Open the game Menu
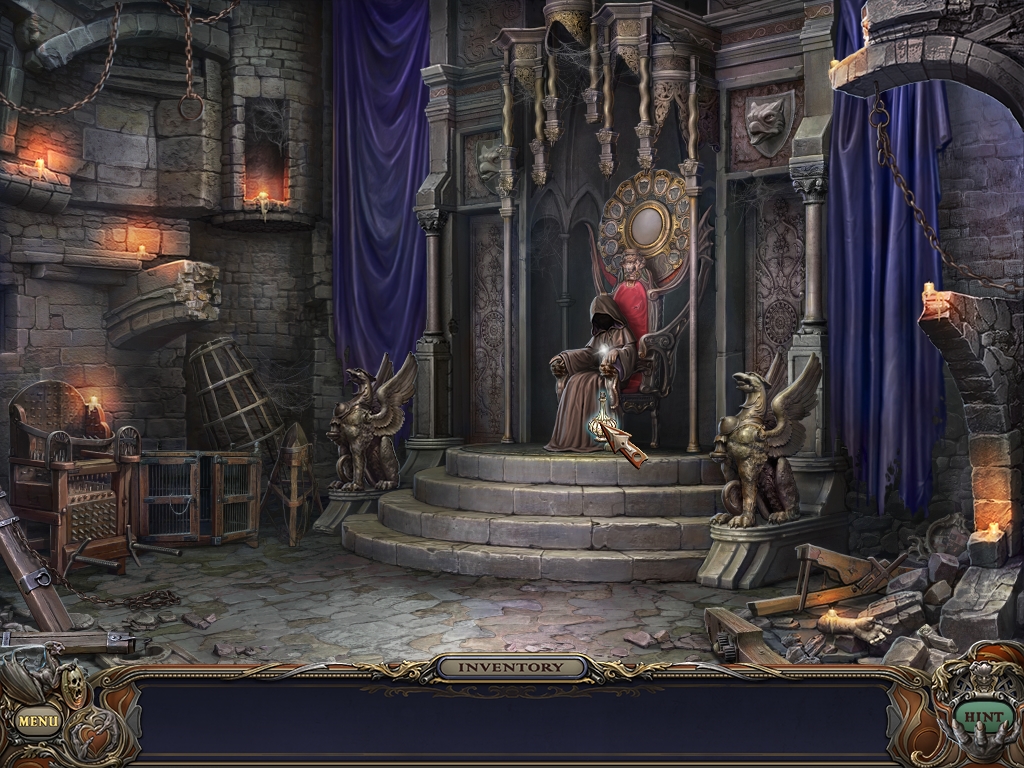This screenshot has height=768, width=1024. click(x=38, y=719)
